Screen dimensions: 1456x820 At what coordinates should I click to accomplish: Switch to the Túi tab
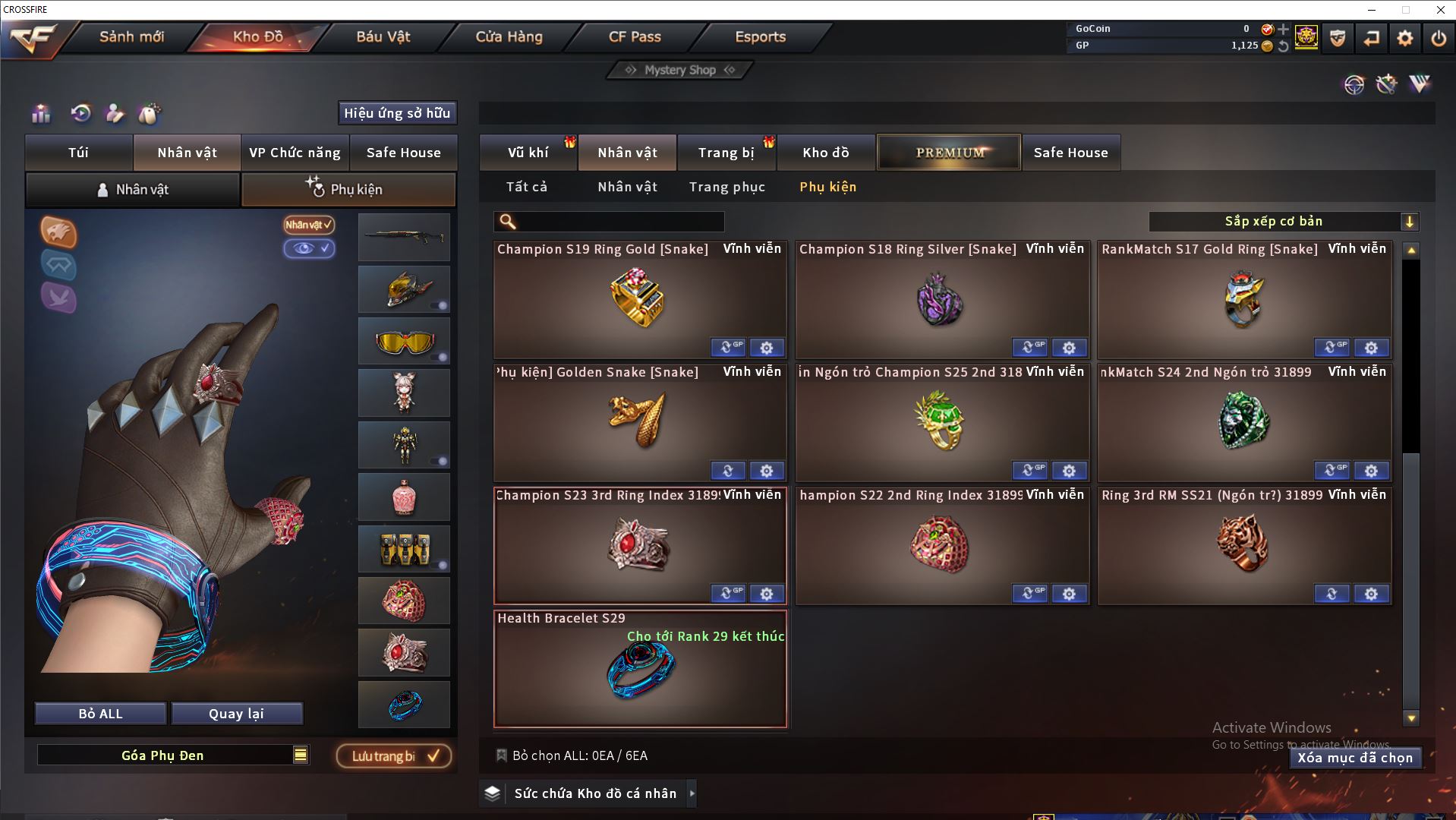(x=79, y=153)
